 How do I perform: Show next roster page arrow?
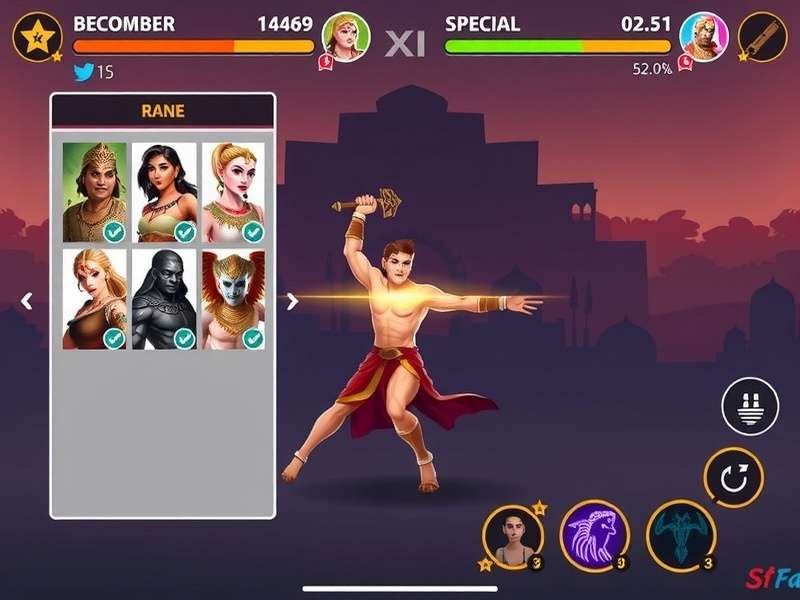292,301
